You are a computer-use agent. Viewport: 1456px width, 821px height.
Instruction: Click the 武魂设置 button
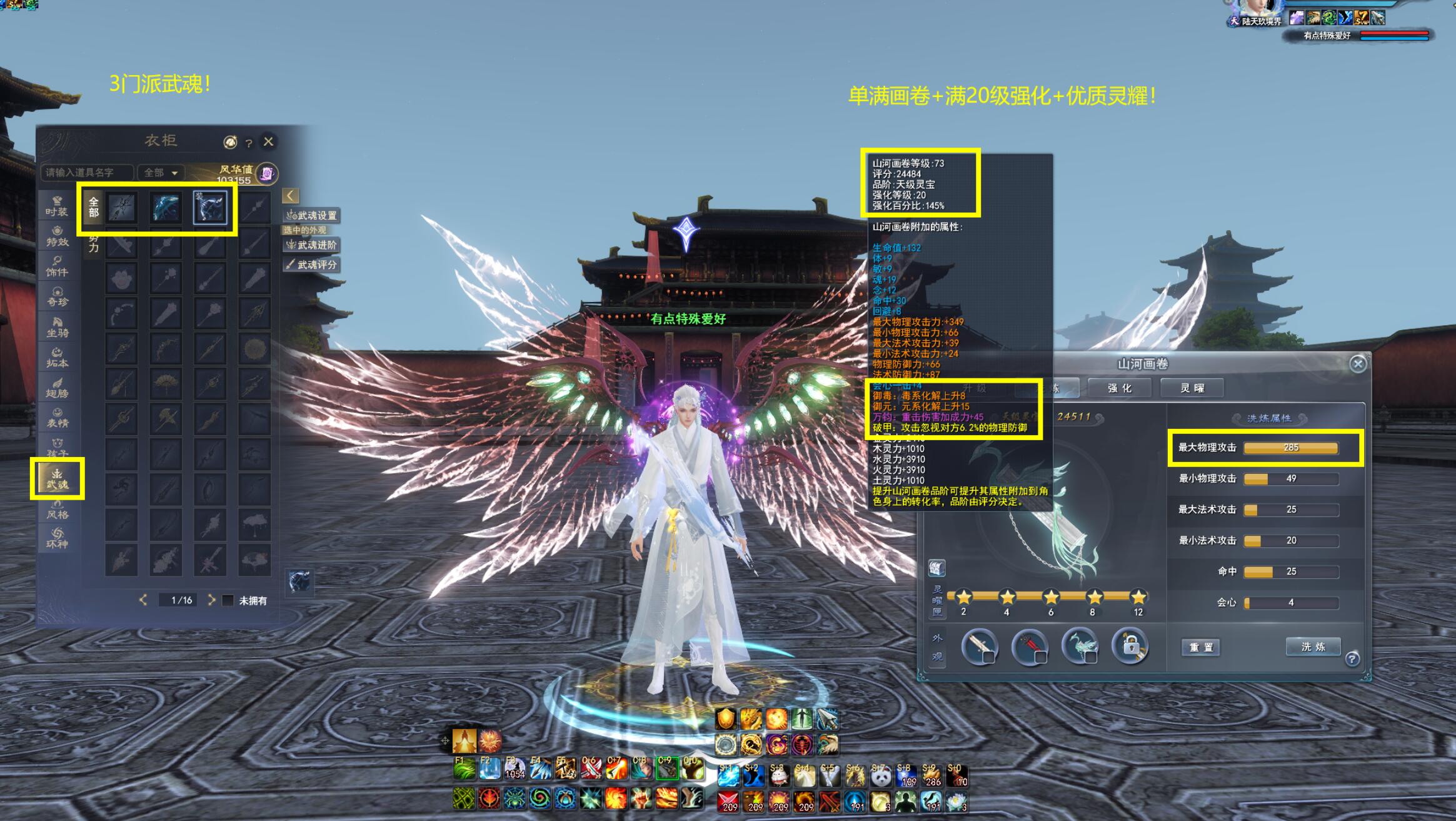click(x=312, y=215)
